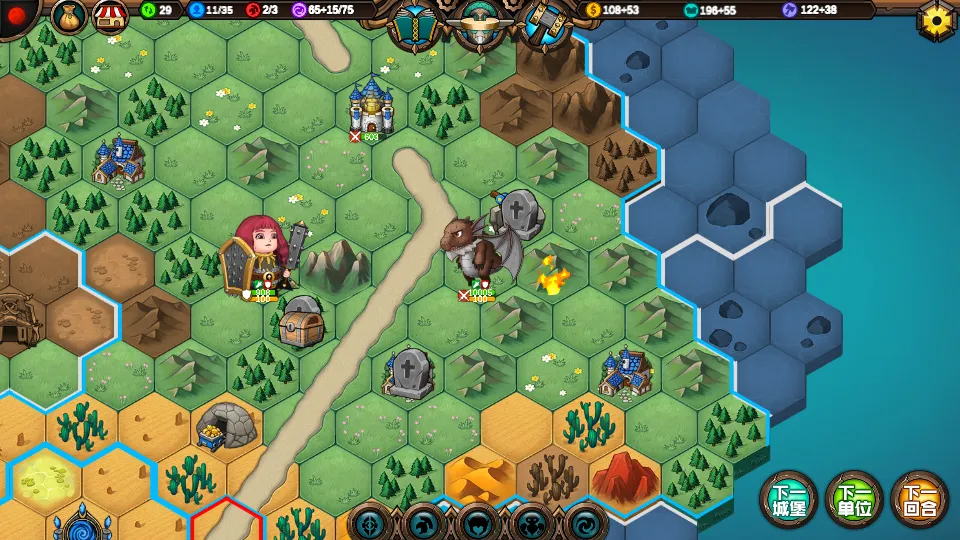
Task: Open the money bag inventory
Action: [x=69, y=16]
